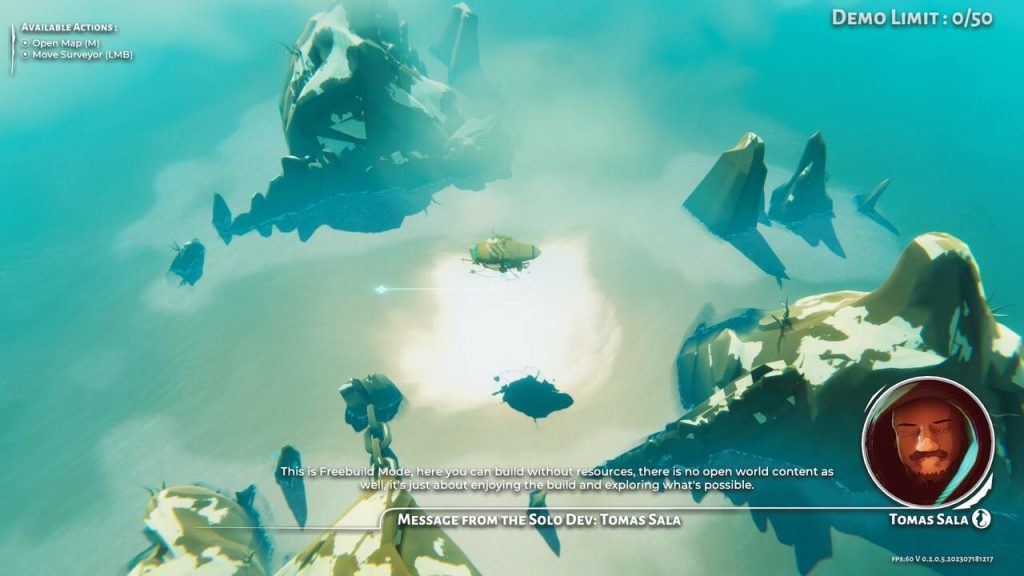Image resolution: width=1024 pixels, height=576 pixels.
Task: Click Tomas Sala's developer portrait
Action: click(x=927, y=442)
